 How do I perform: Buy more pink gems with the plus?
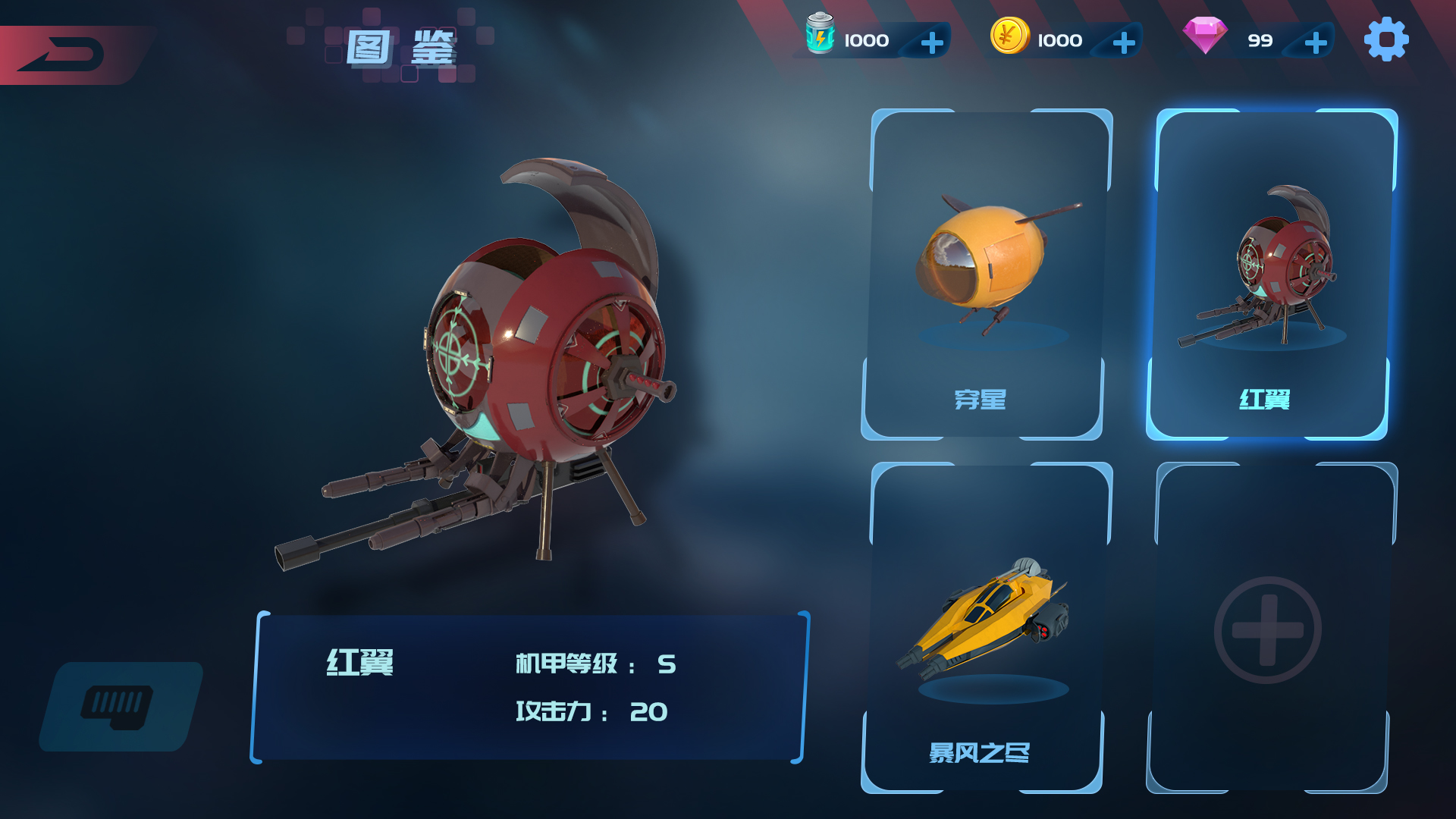click(1316, 42)
